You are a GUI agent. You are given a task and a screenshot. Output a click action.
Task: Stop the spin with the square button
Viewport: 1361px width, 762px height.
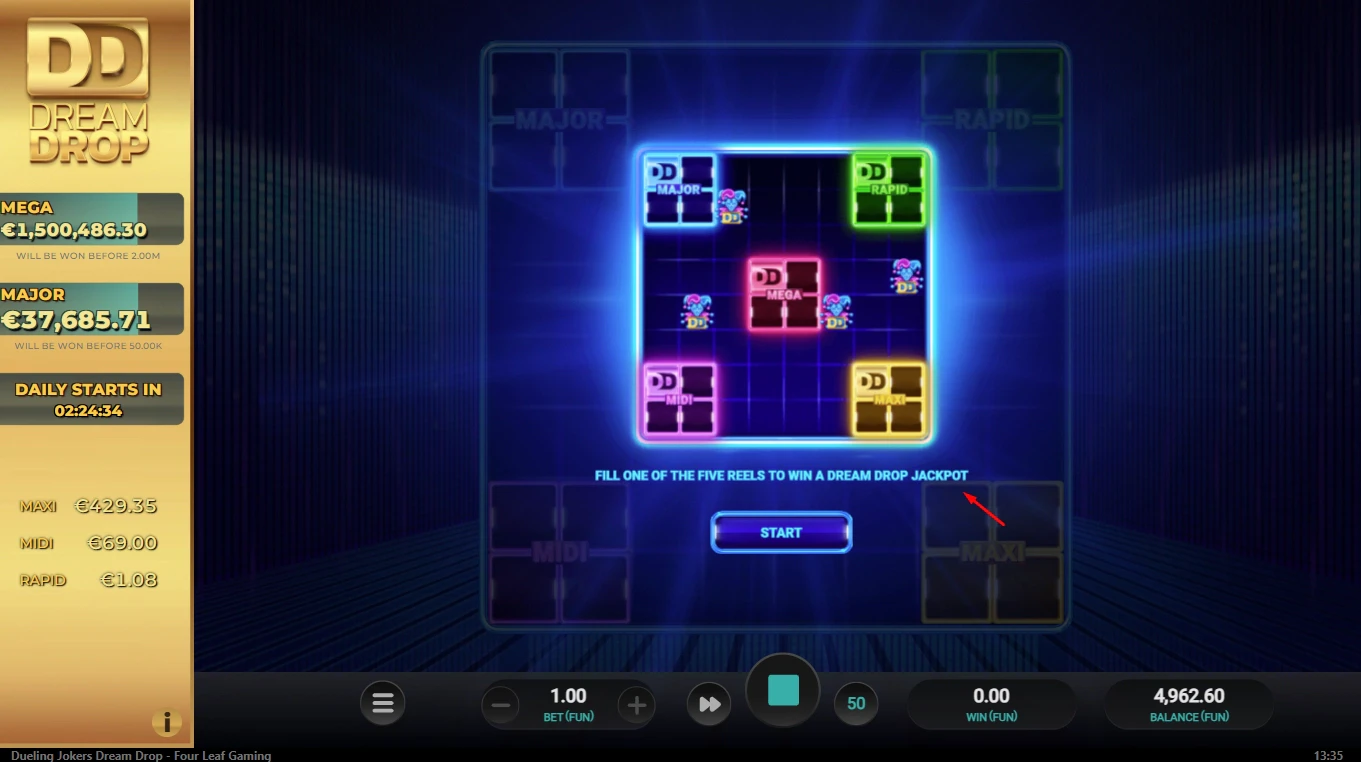point(783,690)
